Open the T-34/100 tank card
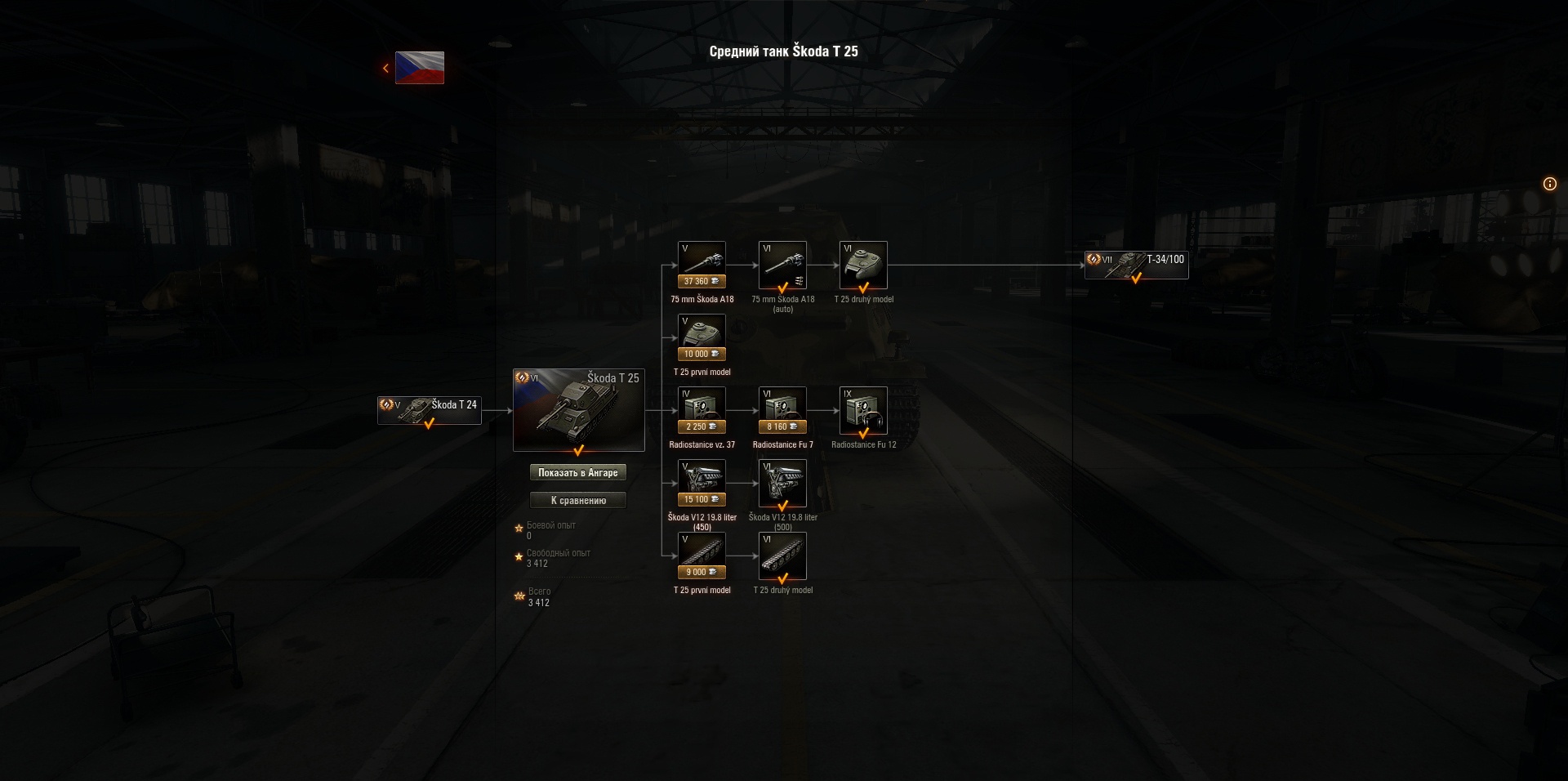The image size is (1568, 781). tap(1135, 264)
